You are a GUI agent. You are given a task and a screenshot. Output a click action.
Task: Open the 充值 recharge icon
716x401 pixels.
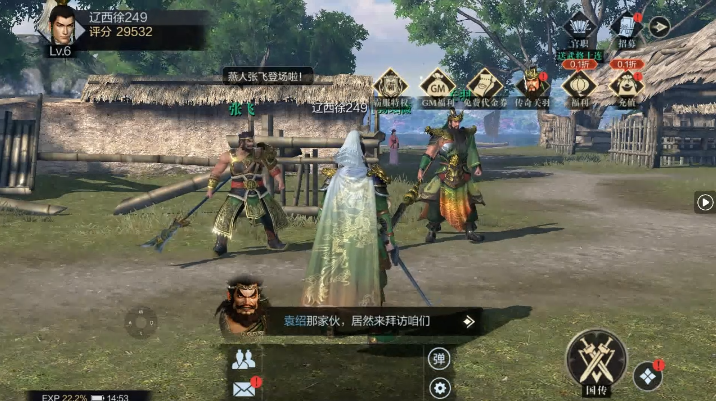pos(626,85)
